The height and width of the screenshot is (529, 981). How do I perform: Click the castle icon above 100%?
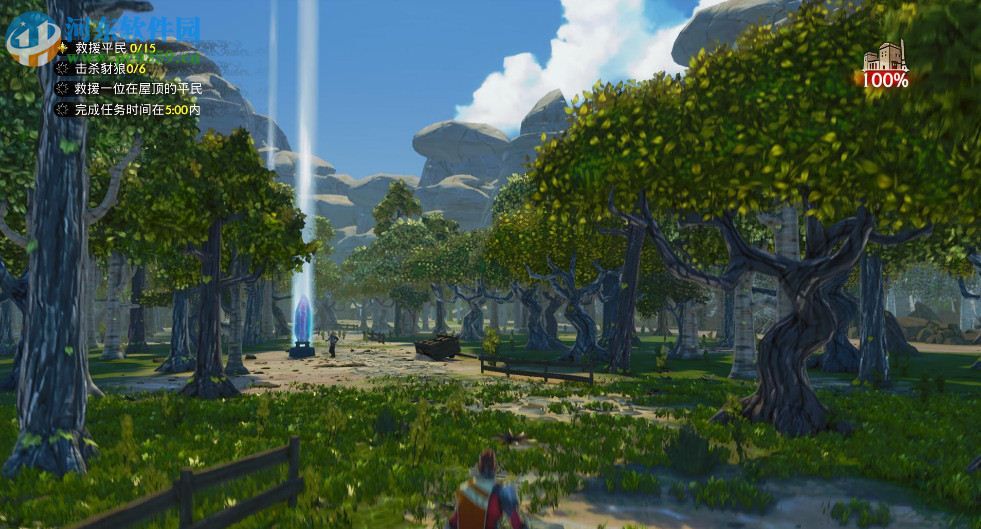(884, 56)
